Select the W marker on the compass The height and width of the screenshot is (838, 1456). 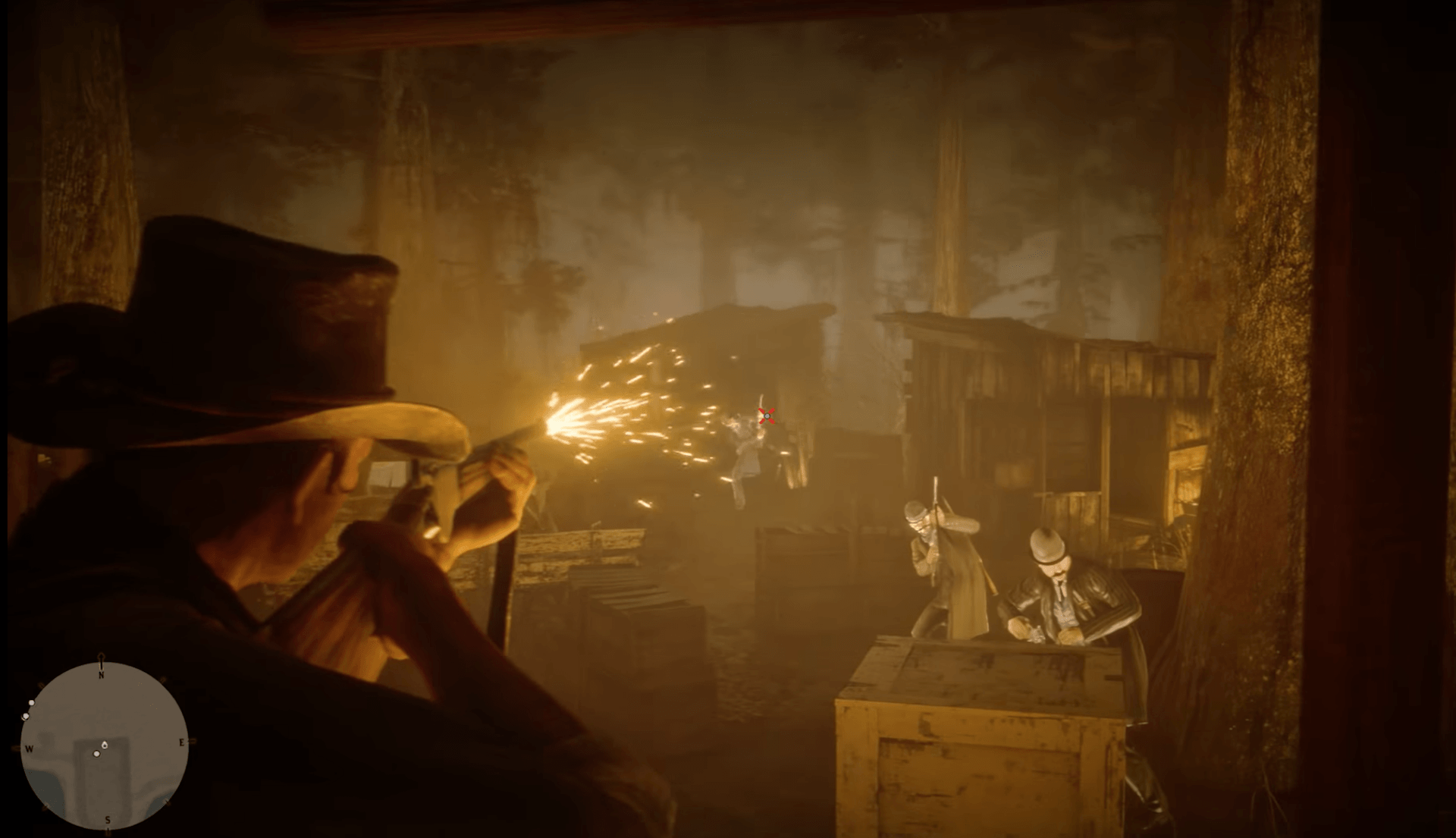coord(30,749)
